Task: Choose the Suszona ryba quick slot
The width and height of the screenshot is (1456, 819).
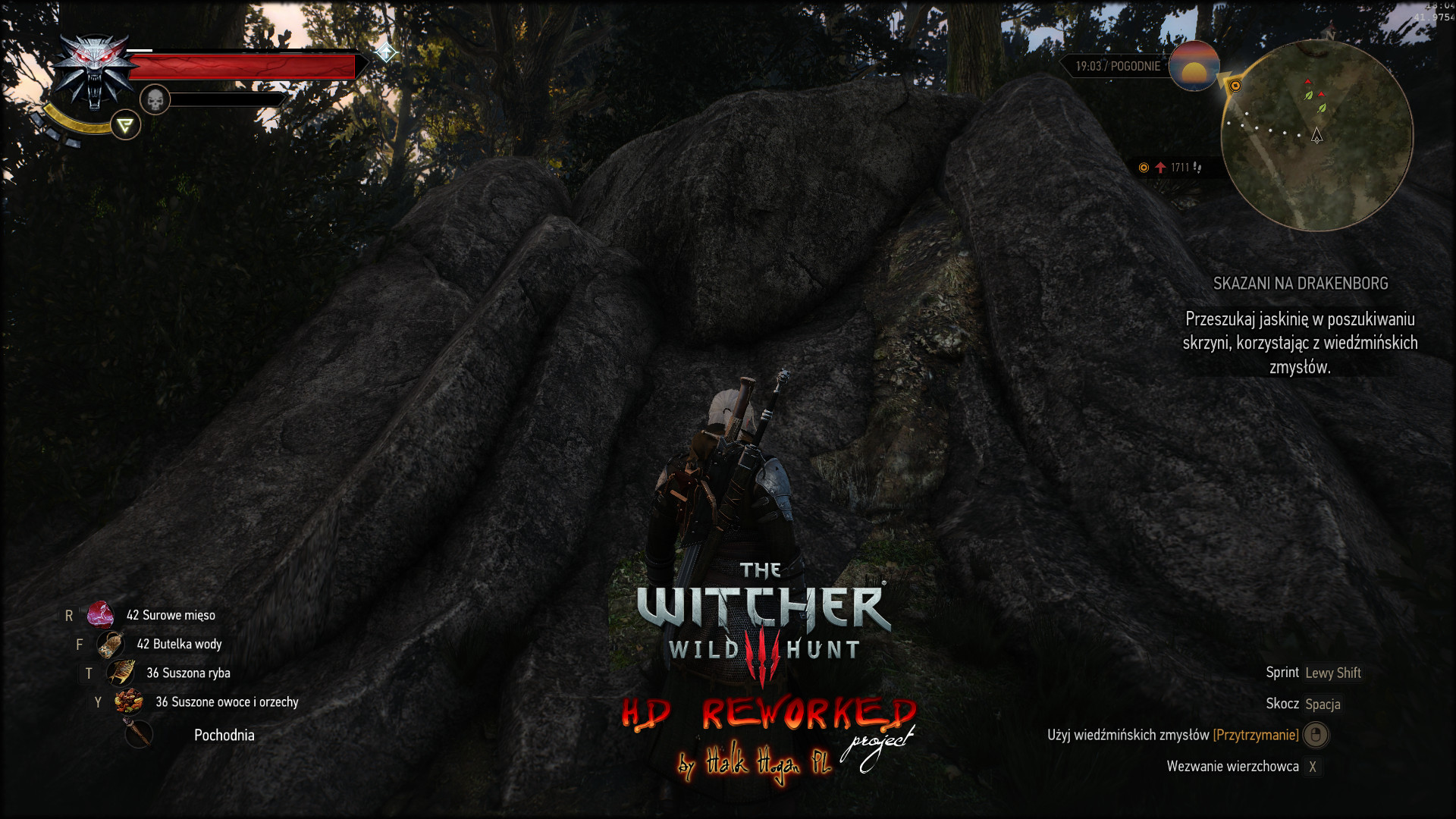Action: 121,673
